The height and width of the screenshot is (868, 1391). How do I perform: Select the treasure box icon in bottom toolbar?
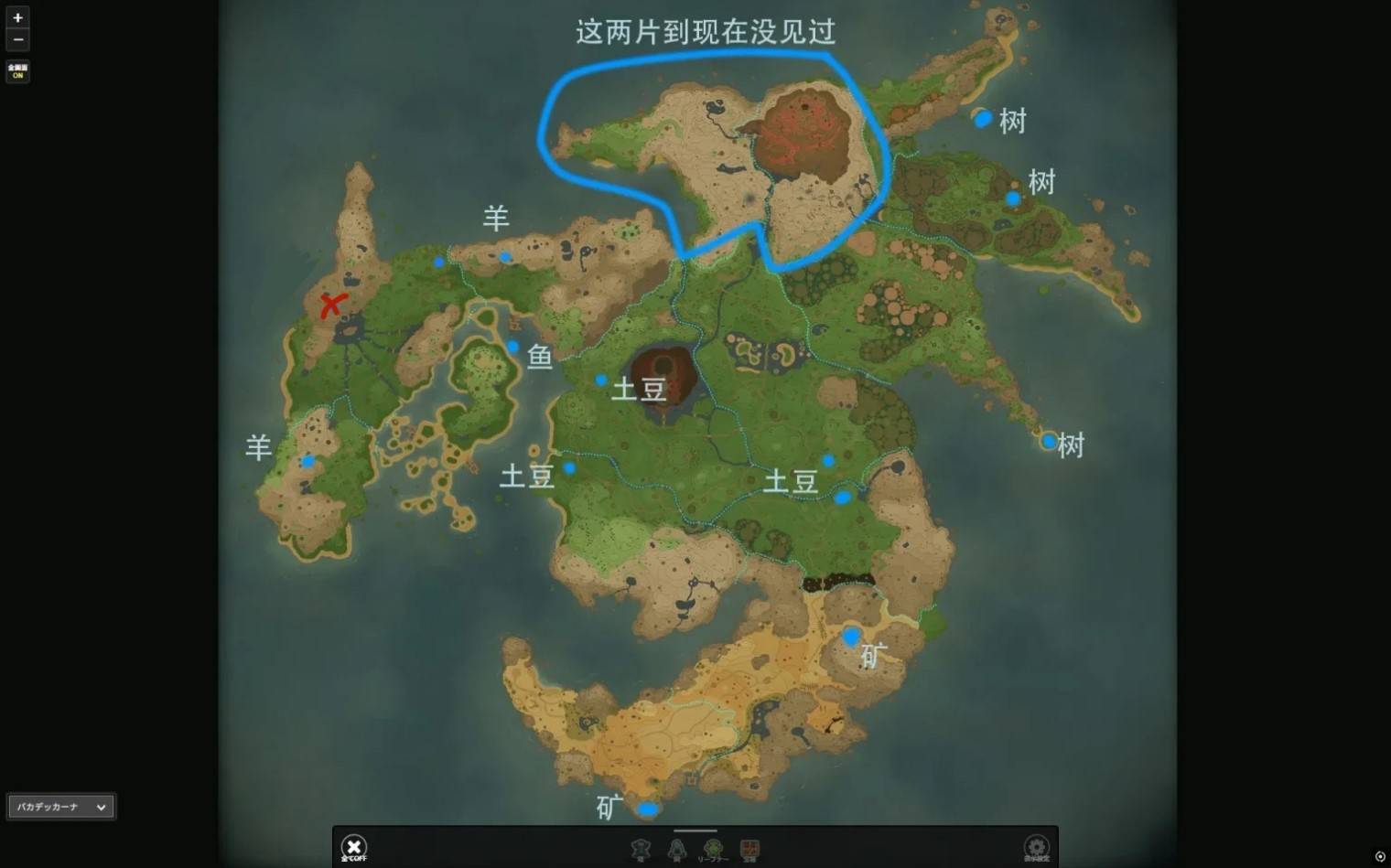click(x=750, y=849)
